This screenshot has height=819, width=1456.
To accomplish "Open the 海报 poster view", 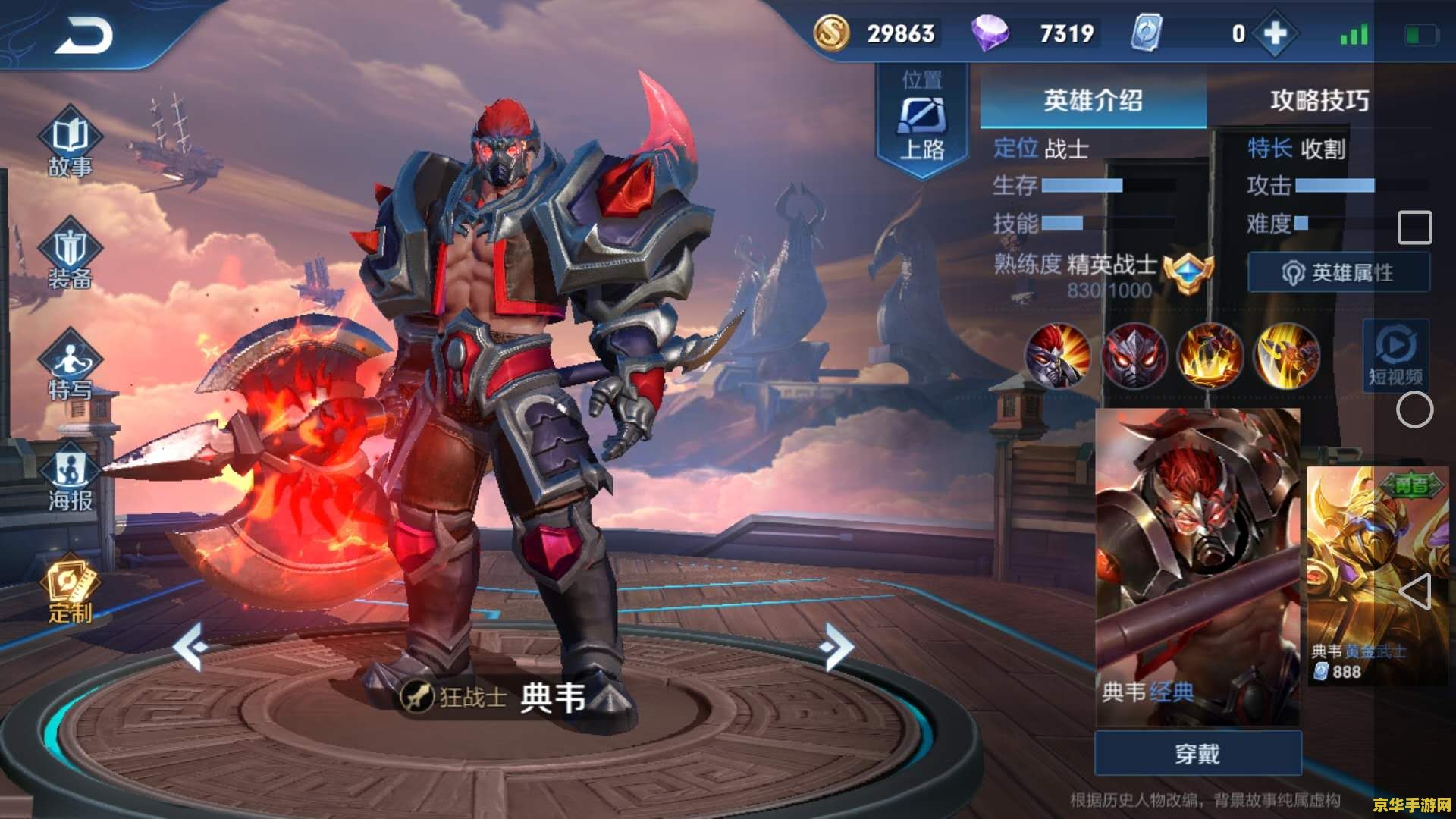I will pyautogui.click(x=70, y=478).
